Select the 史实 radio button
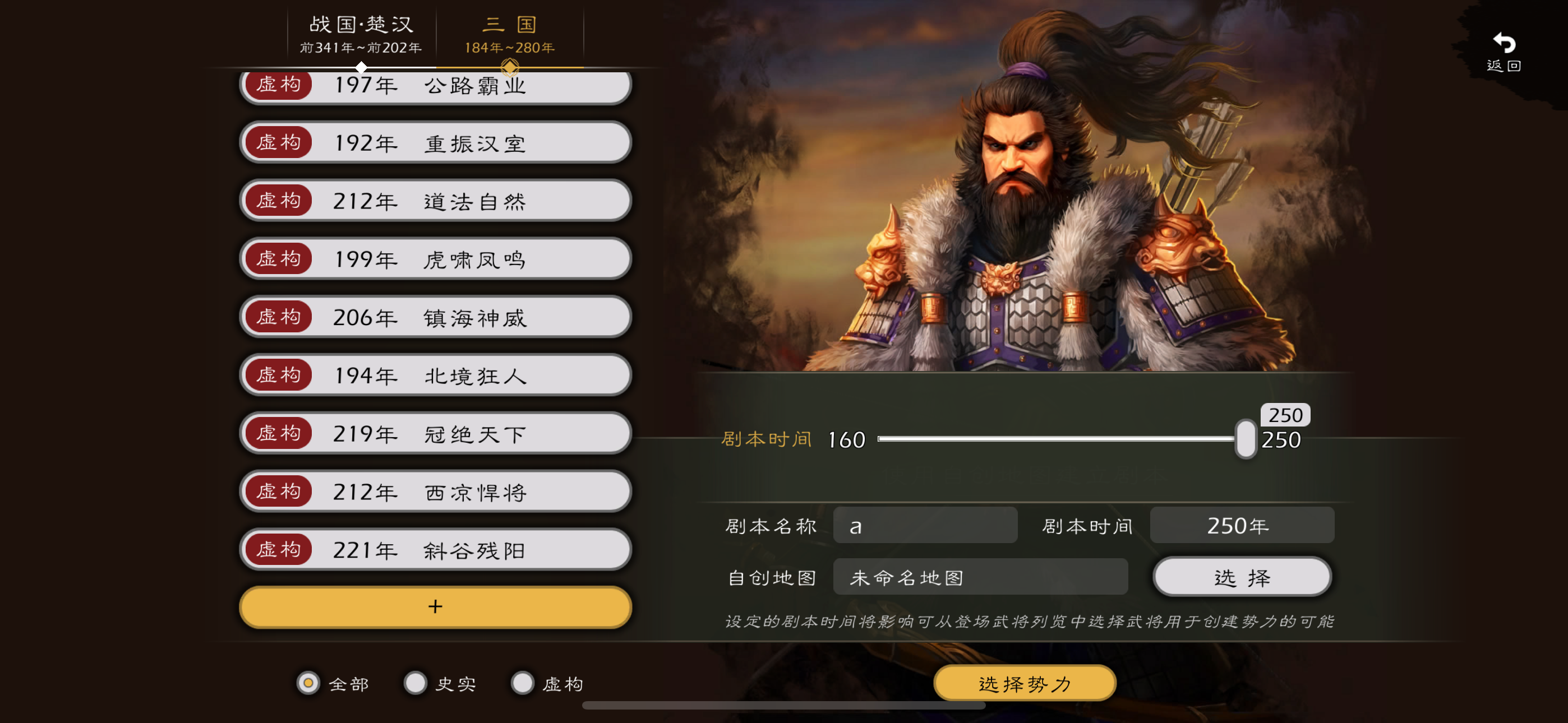Image resolution: width=1568 pixels, height=723 pixels. click(x=415, y=683)
